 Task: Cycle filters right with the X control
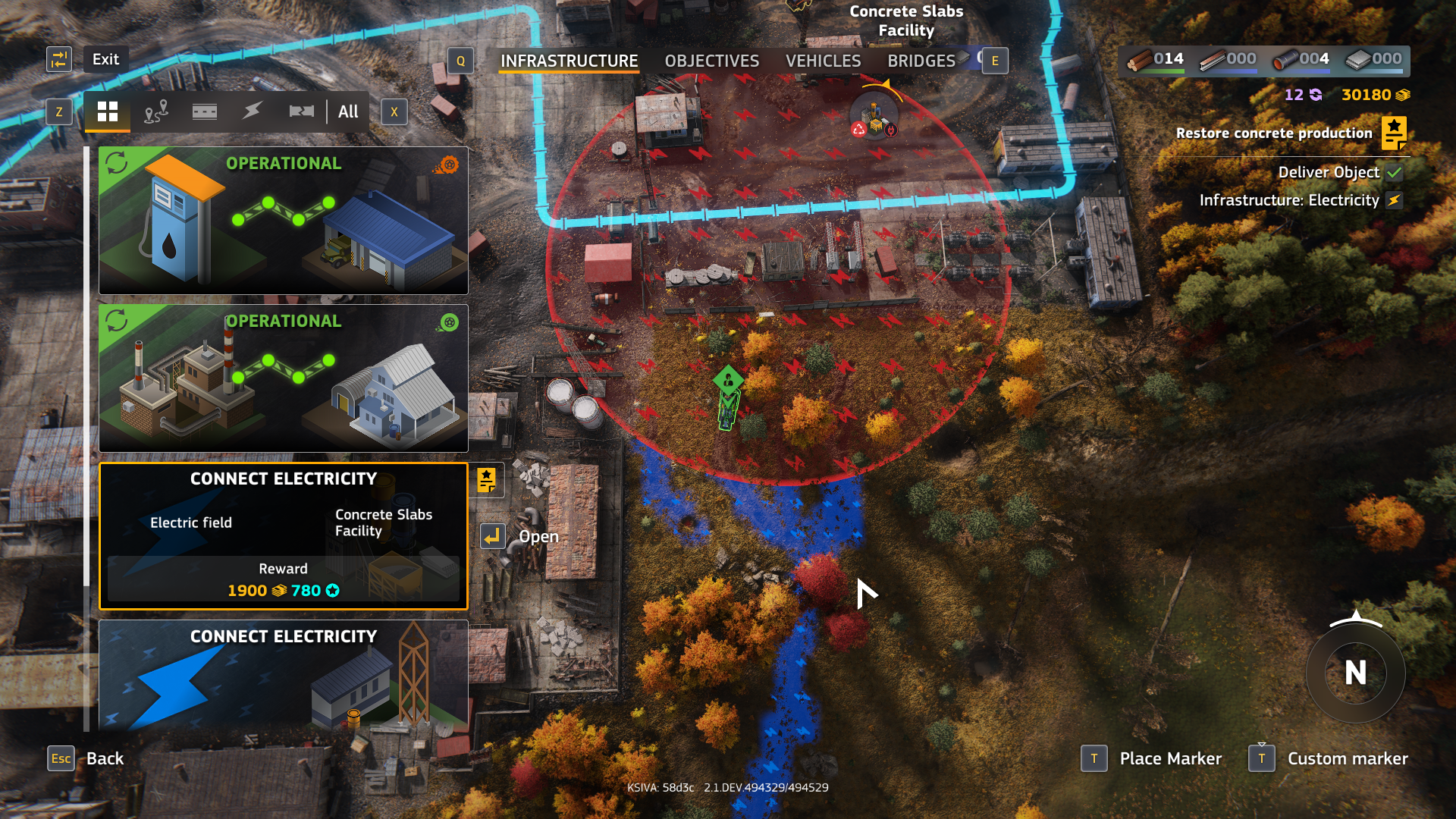point(393,111)
